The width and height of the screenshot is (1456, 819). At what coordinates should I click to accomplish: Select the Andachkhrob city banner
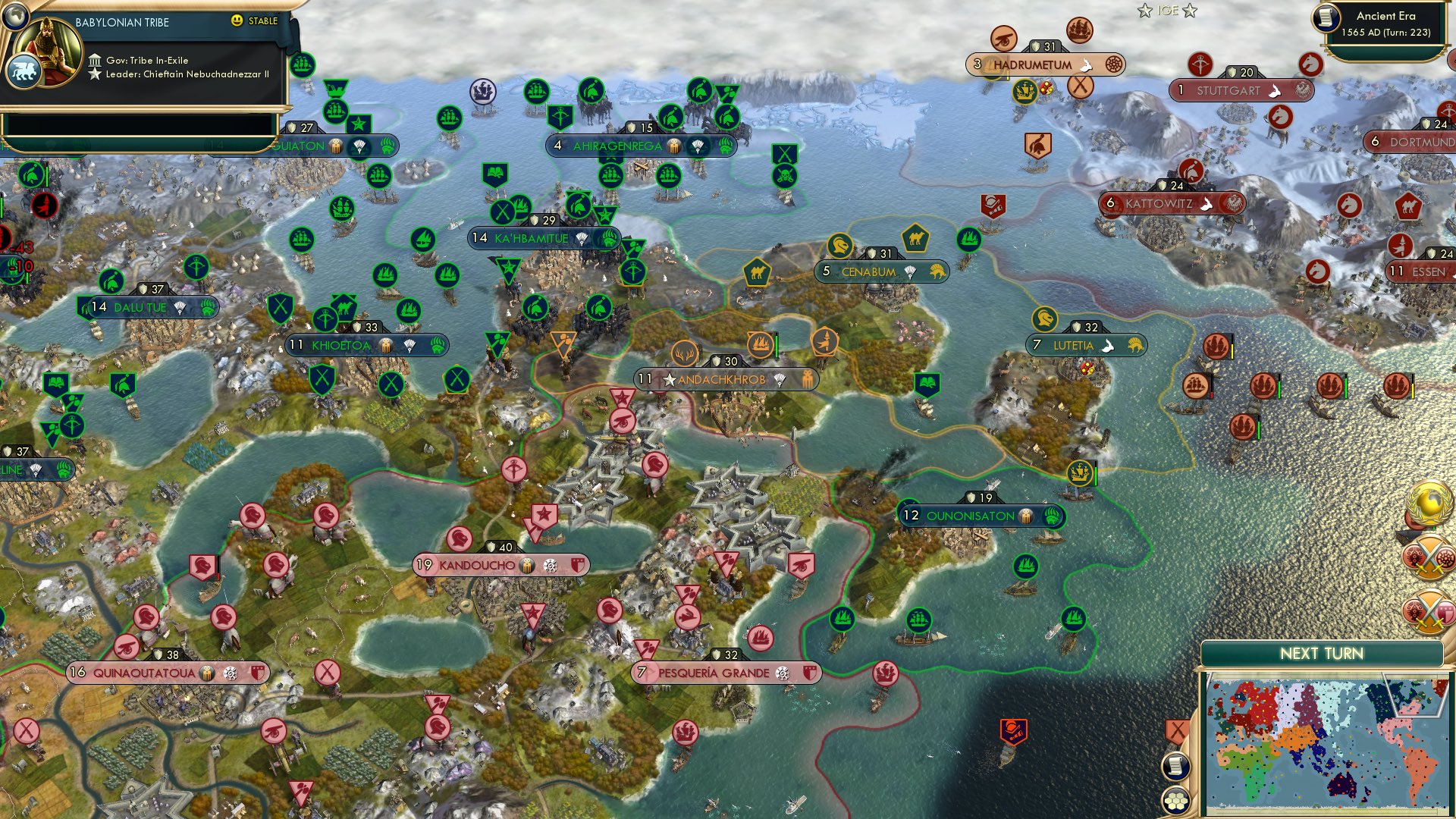724,378
